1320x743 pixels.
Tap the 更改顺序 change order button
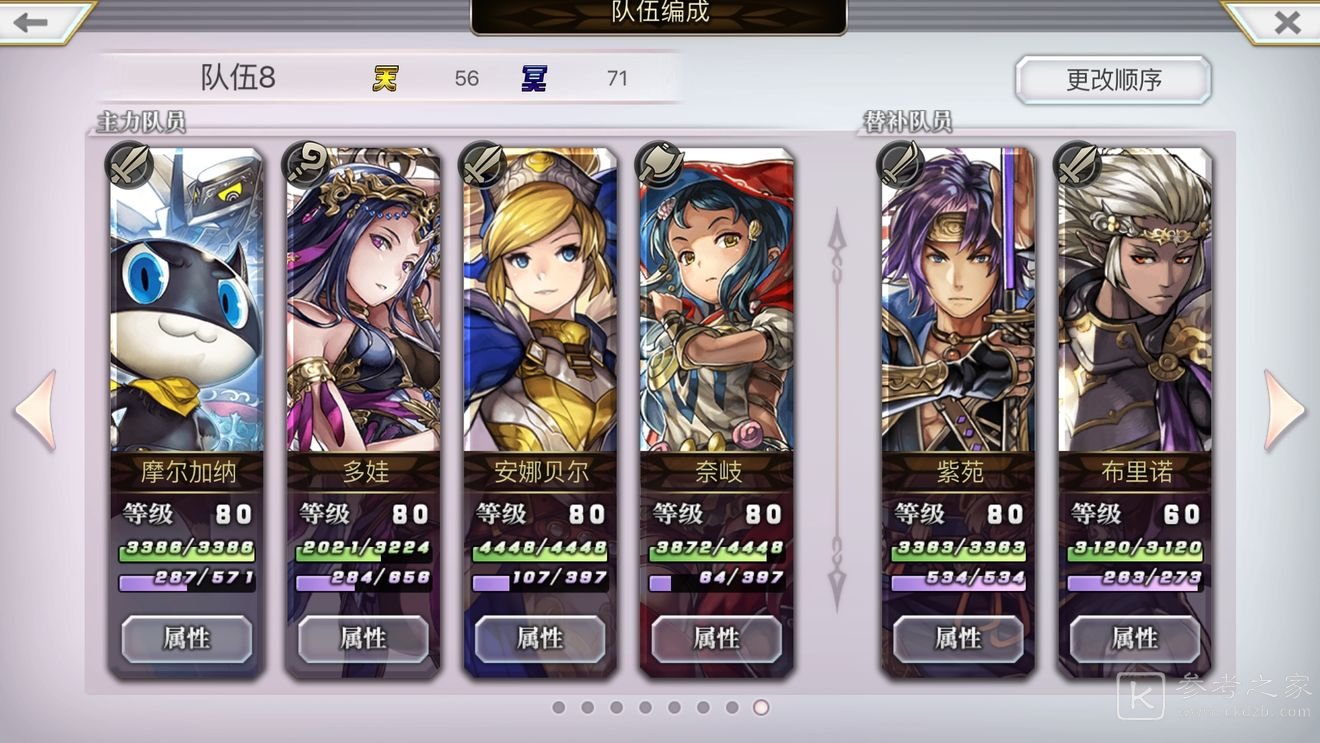point(1113,80)
